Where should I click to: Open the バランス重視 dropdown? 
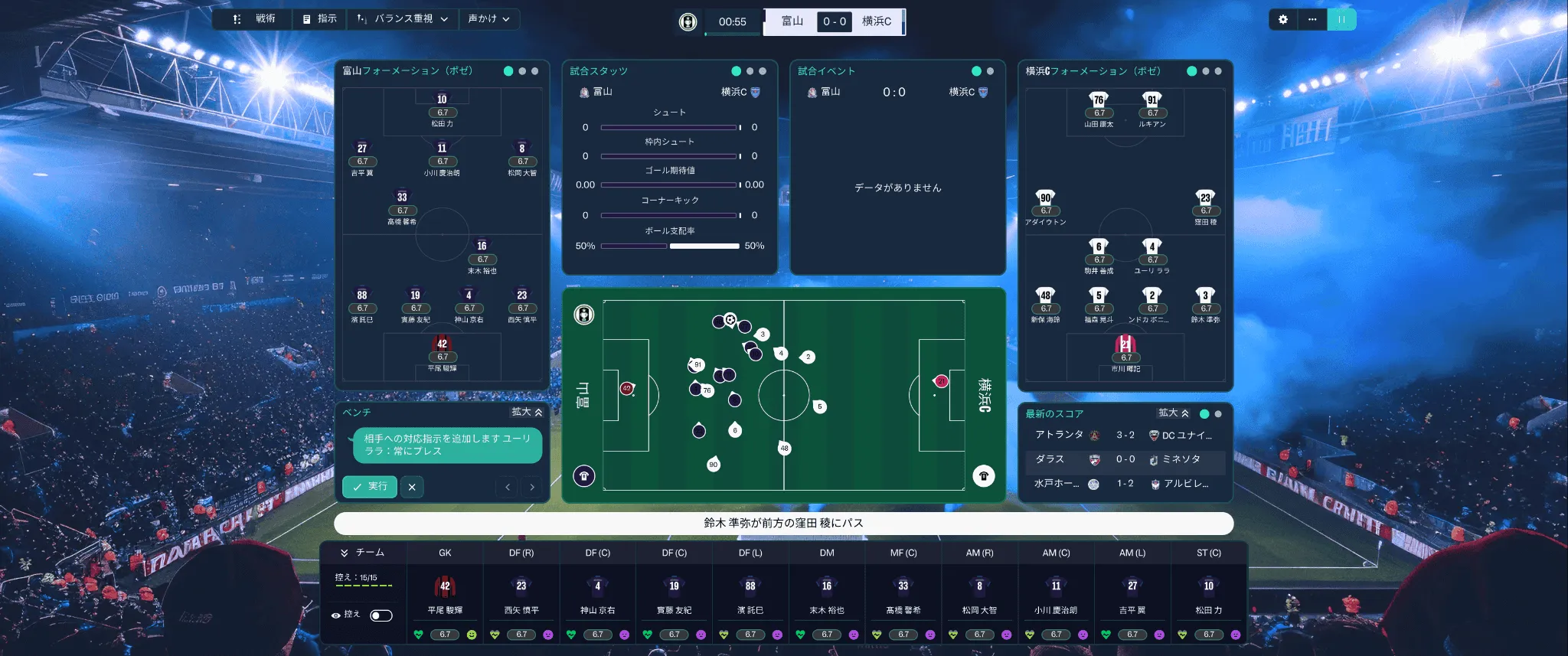tap(403, 19)
